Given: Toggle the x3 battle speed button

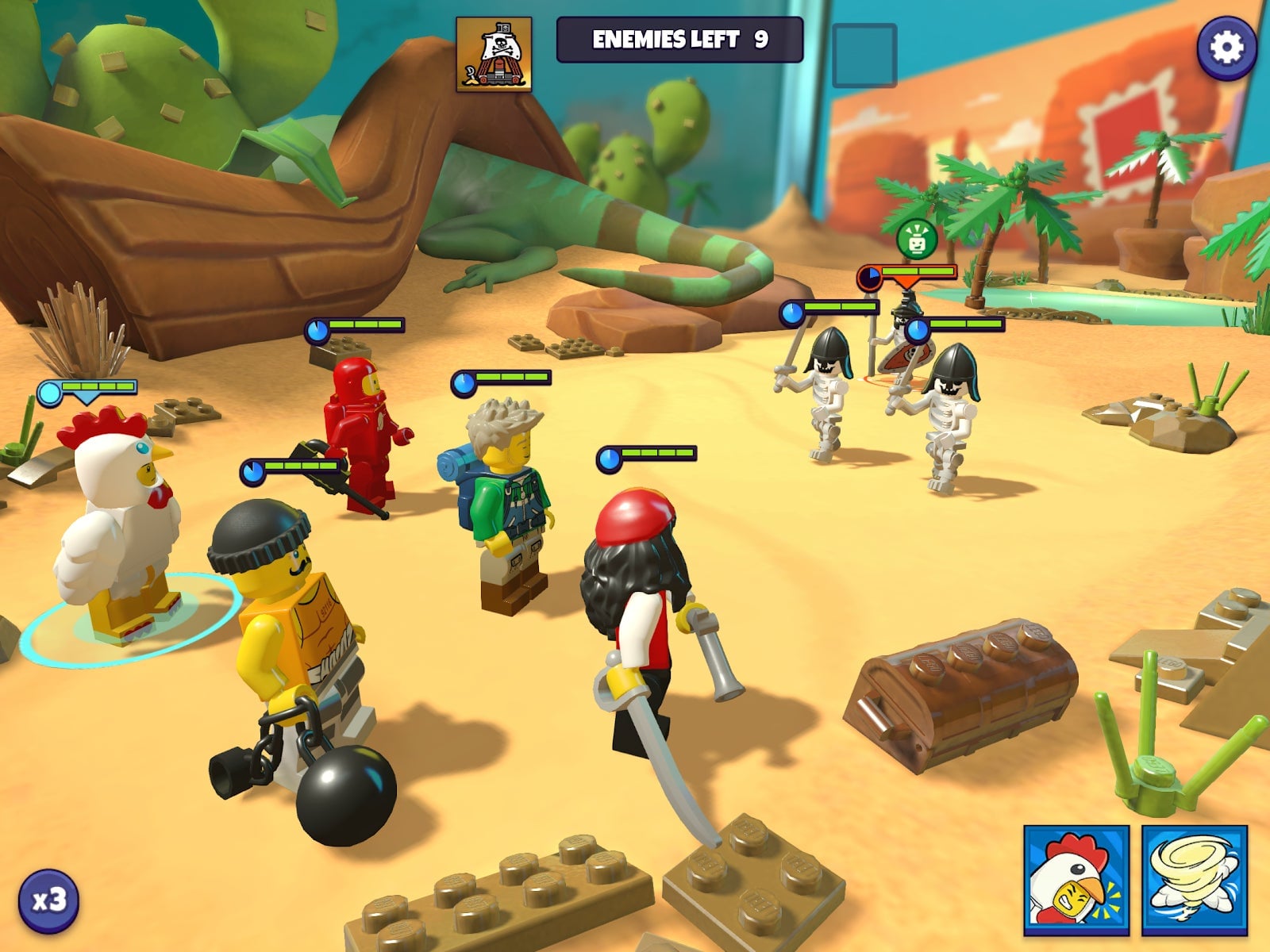Looking at the screenshot, I should [48, 900].
